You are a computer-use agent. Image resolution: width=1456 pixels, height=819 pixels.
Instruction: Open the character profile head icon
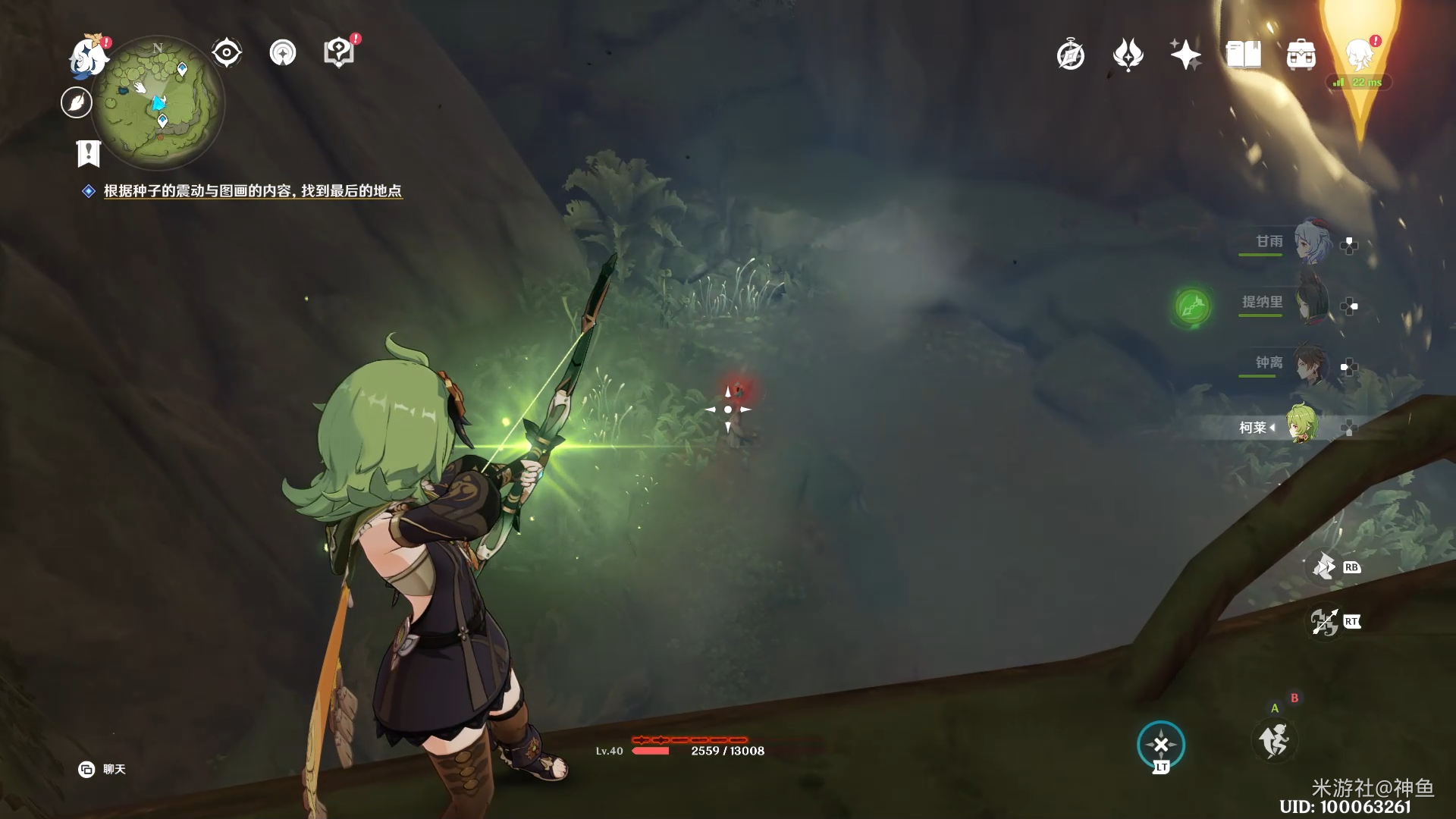1360,55
